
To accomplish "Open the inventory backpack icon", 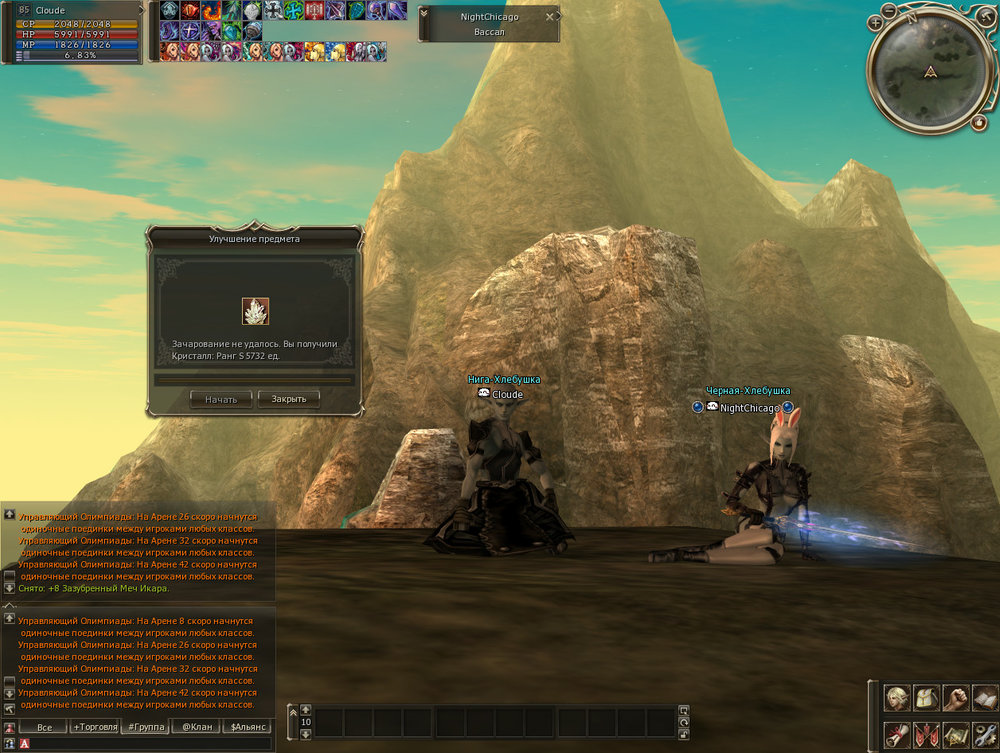I will pyautogui.click(x=927, y=698).
